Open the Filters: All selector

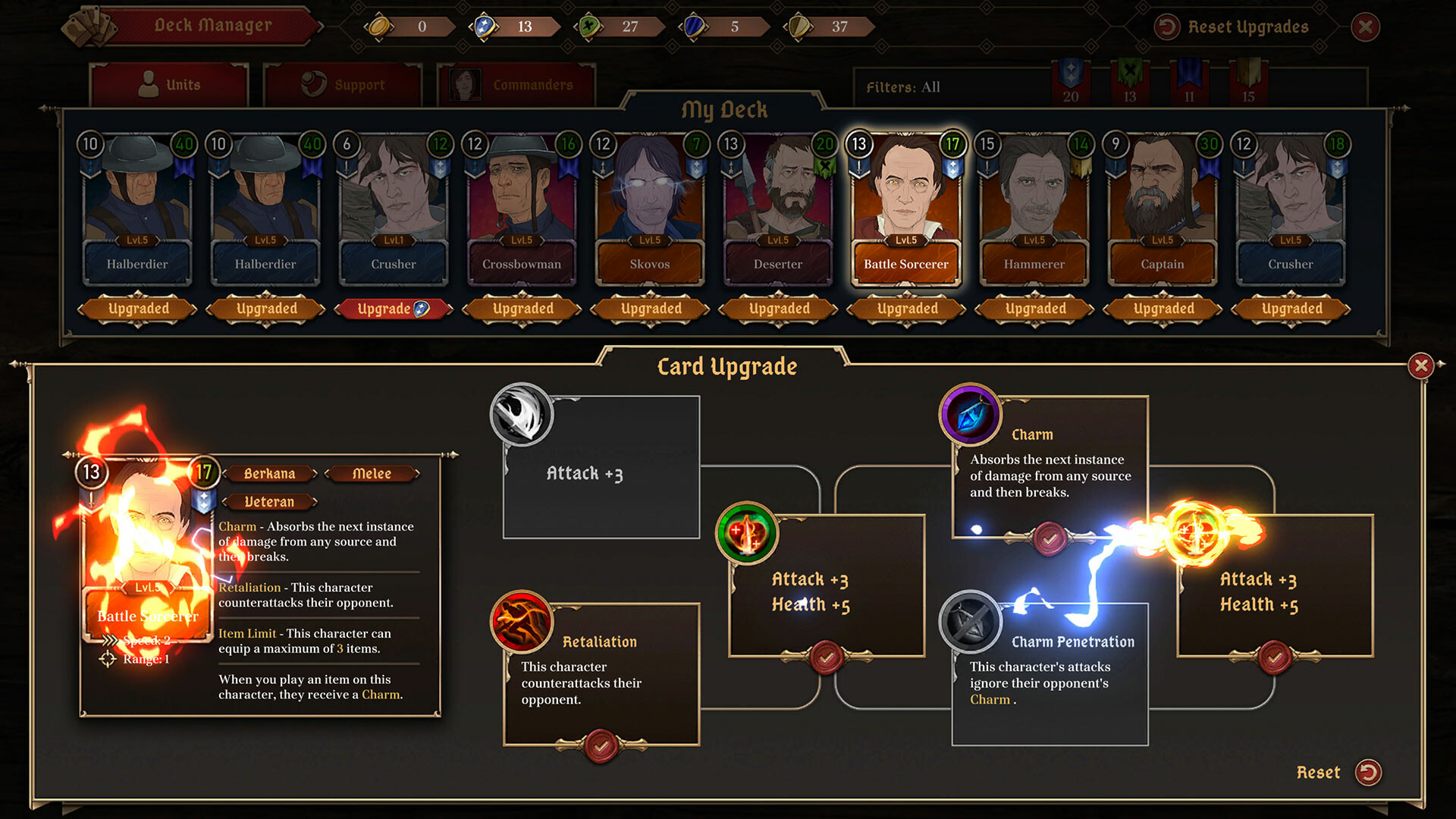coord(905,87)
